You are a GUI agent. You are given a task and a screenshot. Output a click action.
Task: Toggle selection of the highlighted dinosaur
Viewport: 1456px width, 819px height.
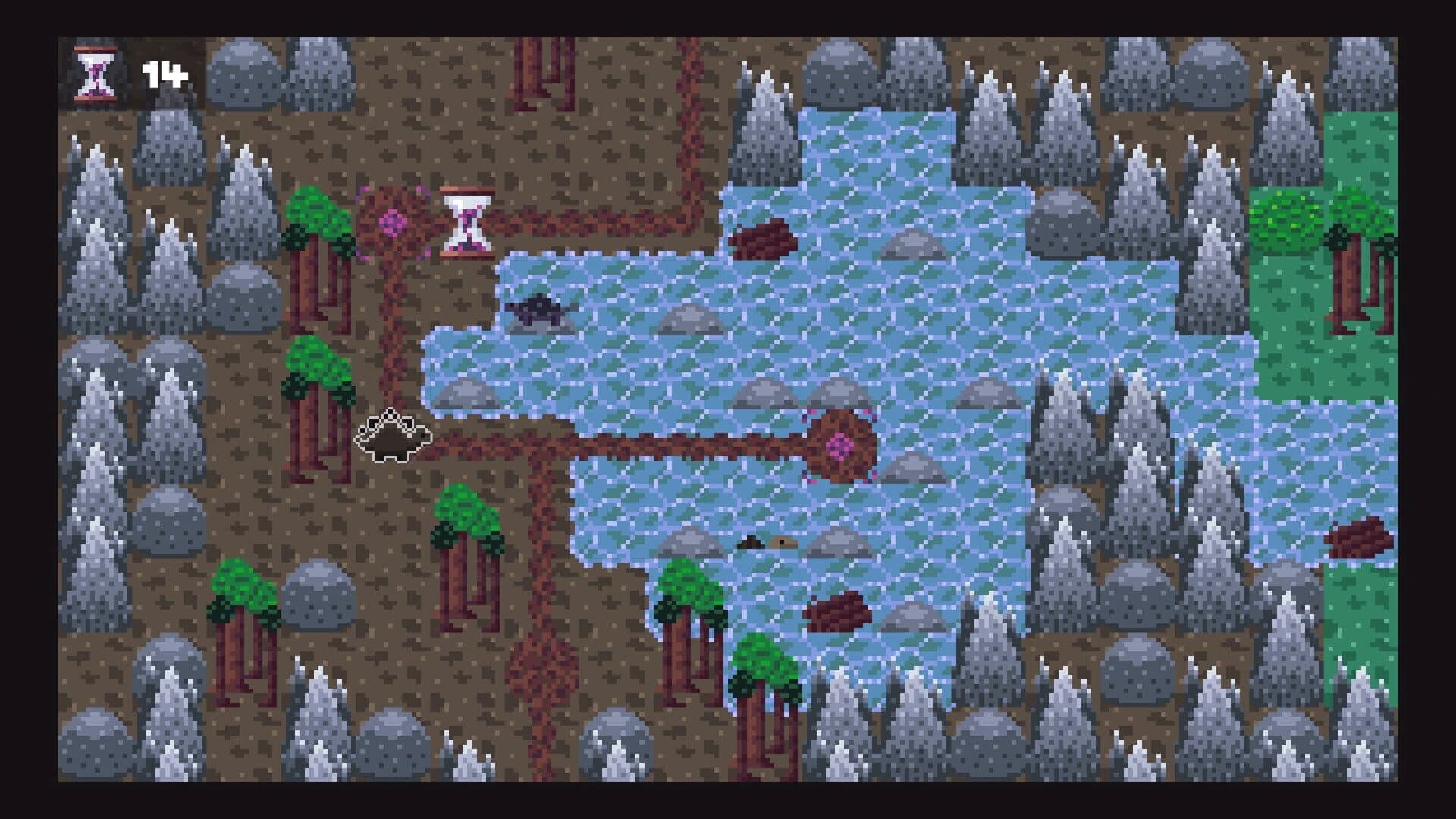(x=394, y=436)
